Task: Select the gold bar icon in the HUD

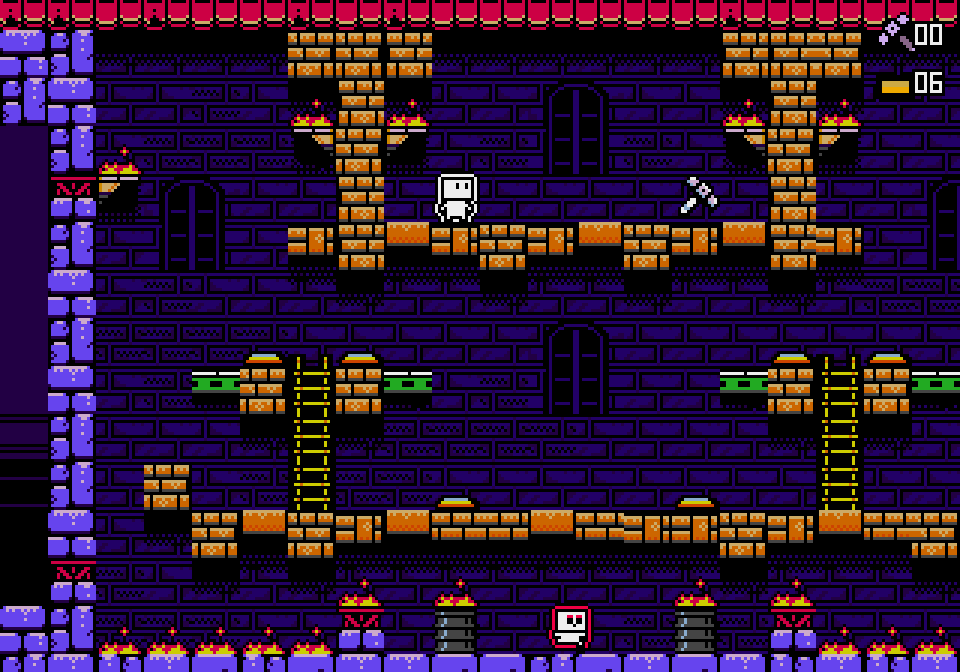Action: click(x=895, y=86)
